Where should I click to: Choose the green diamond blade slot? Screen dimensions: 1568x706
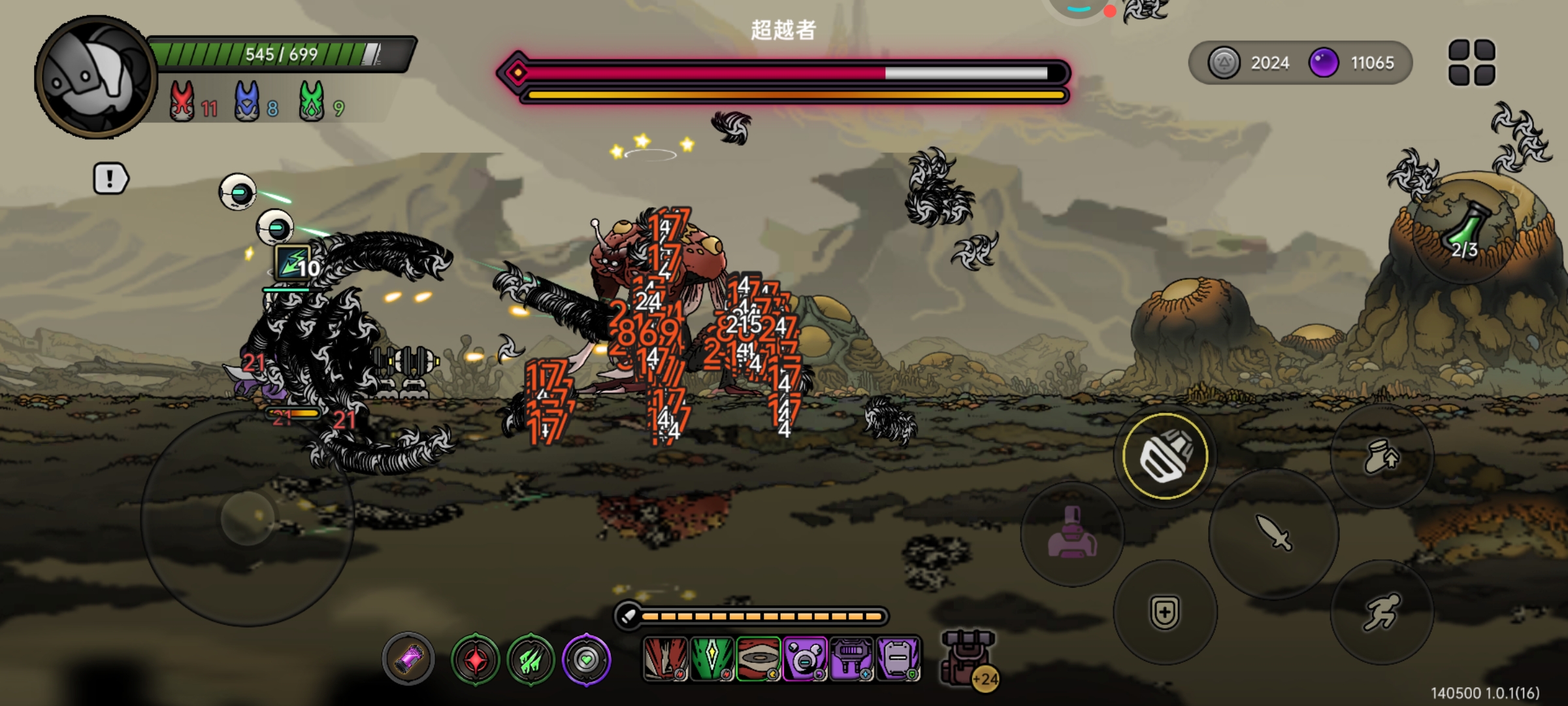click(711, 658)
